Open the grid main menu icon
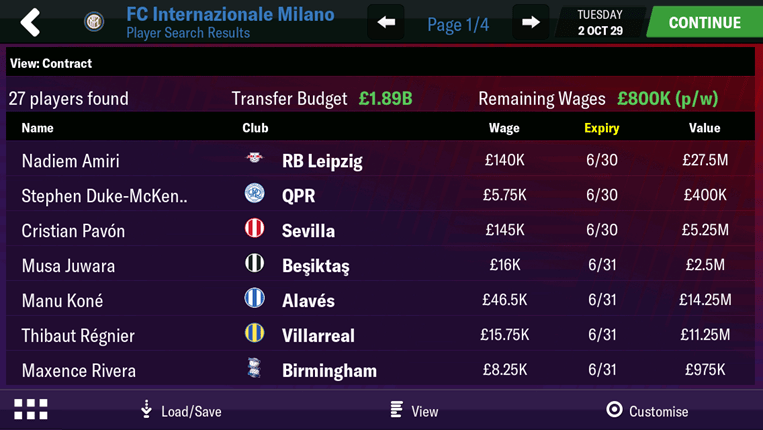Image resolution: width=763 pixels, height=430 pixels. [x=30, y=409]
